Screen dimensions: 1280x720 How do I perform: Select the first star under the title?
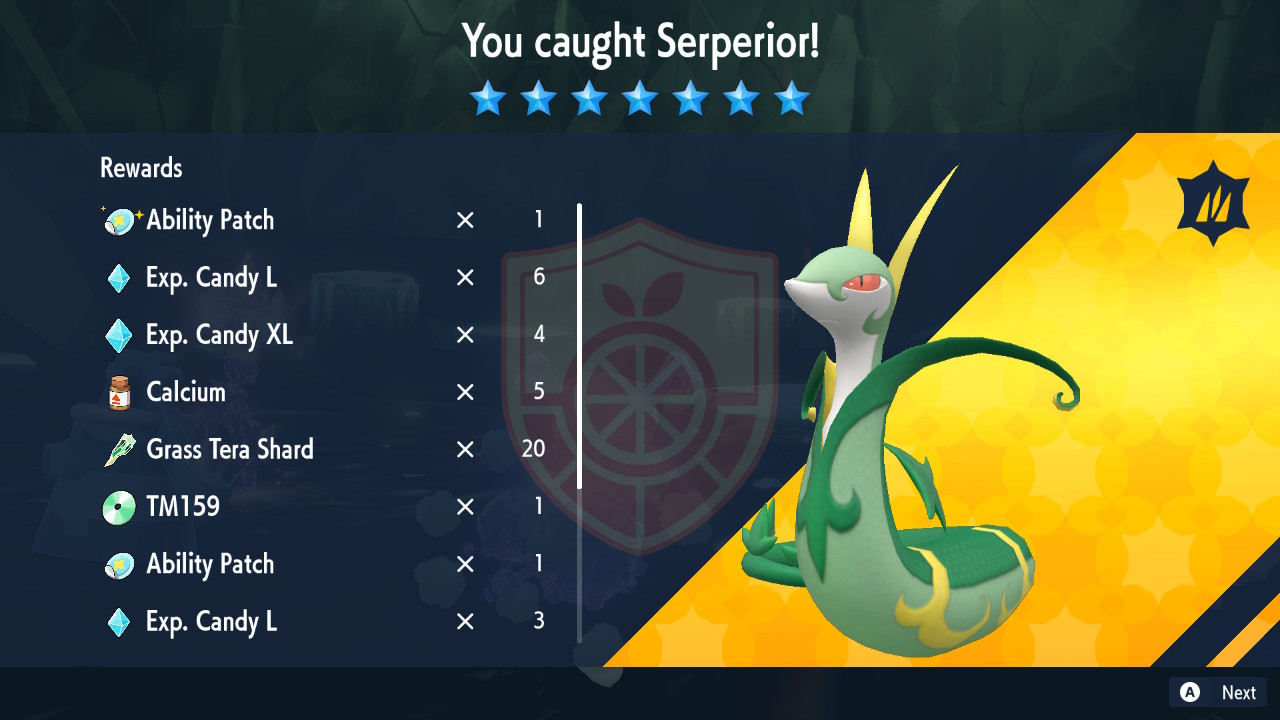(487, 98)
